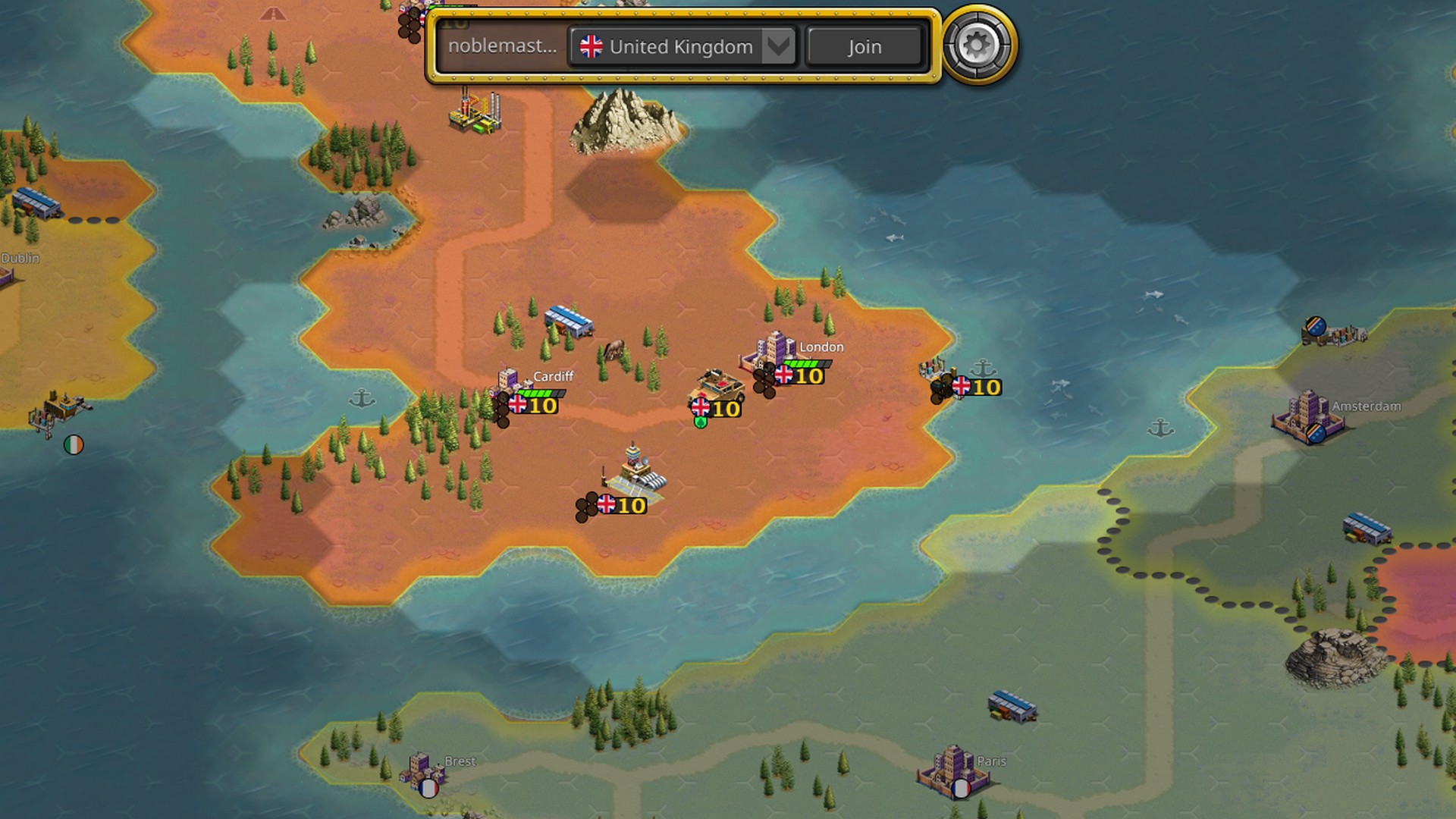Open the settings gear menu
The height and width of the screenshot is (819, 1456).
pos(977,47)
